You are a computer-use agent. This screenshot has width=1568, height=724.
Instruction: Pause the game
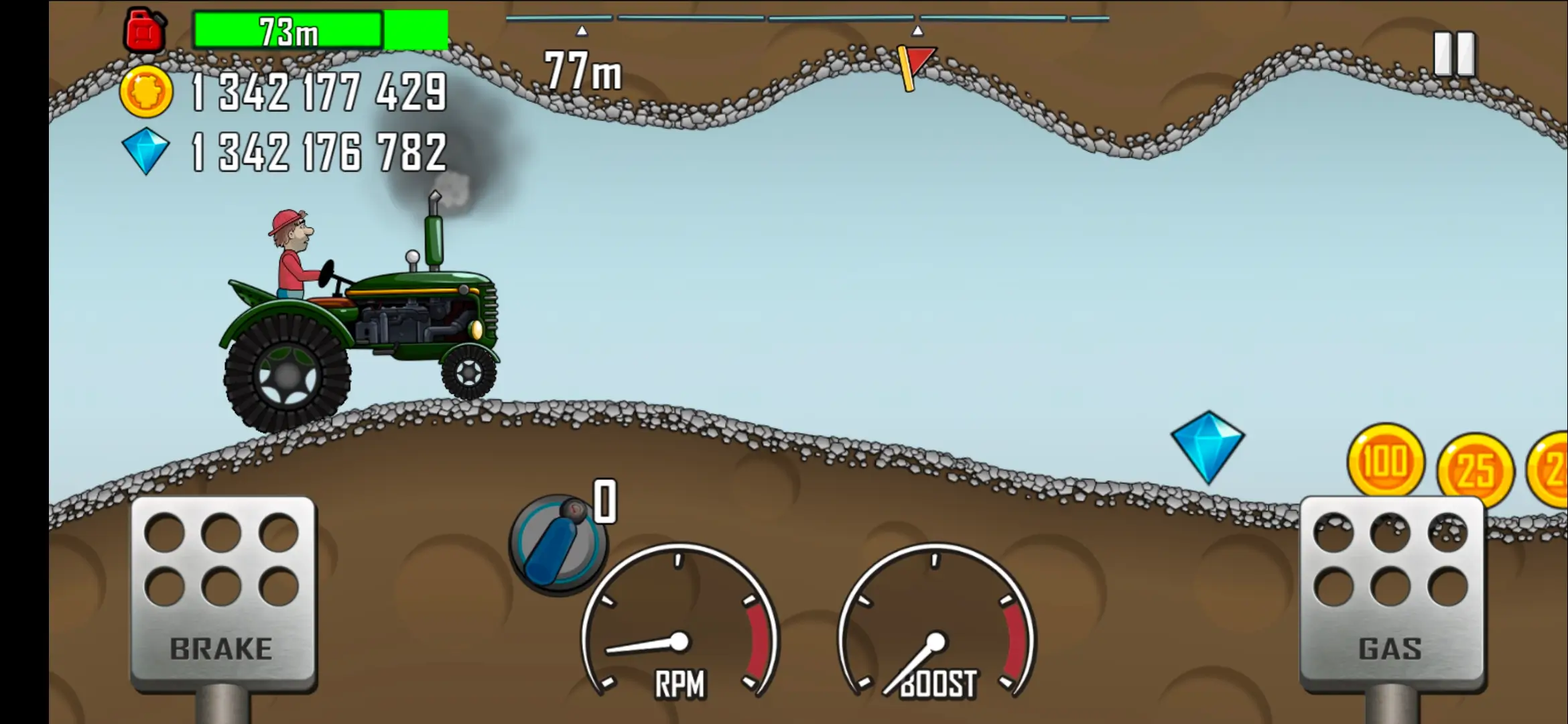[1453, 54]
